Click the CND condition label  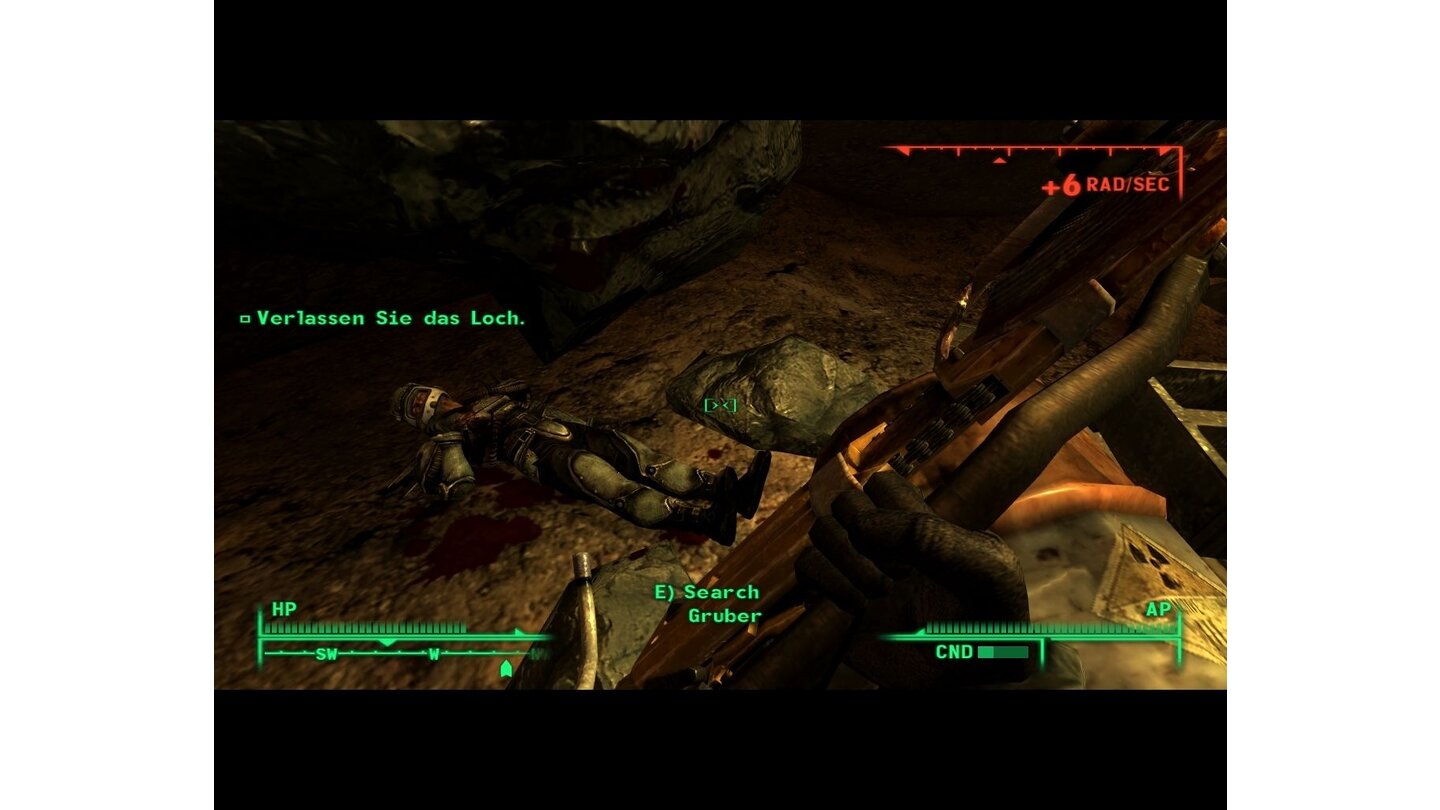957,651
